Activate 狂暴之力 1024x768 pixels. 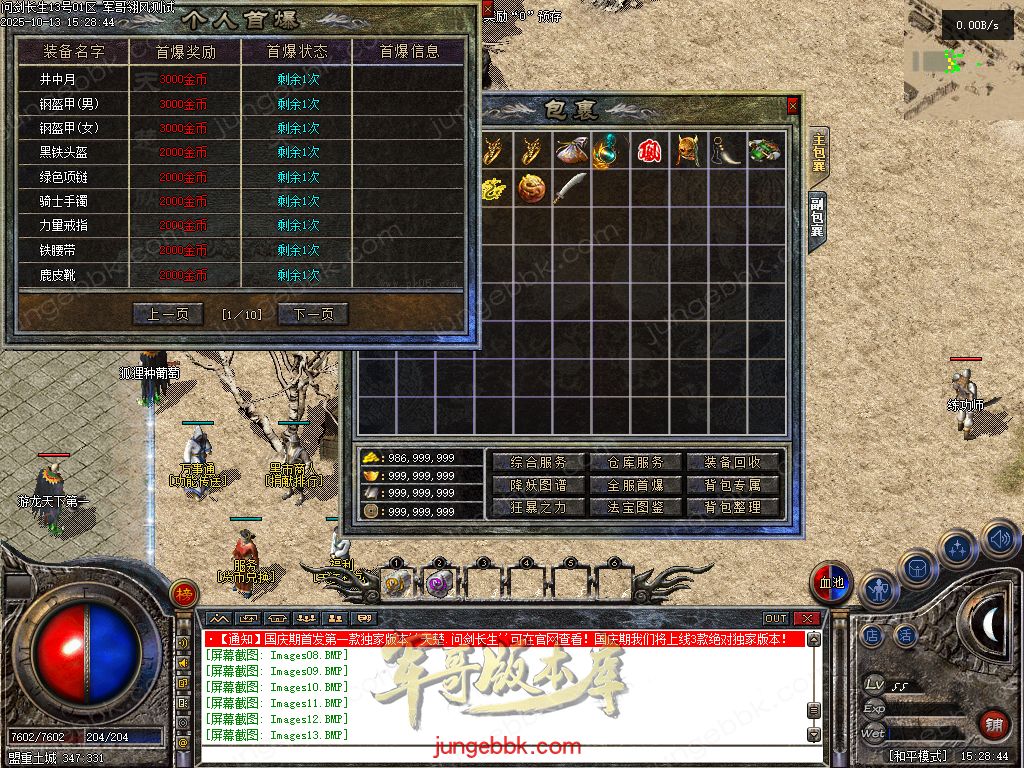coord(538,507)
